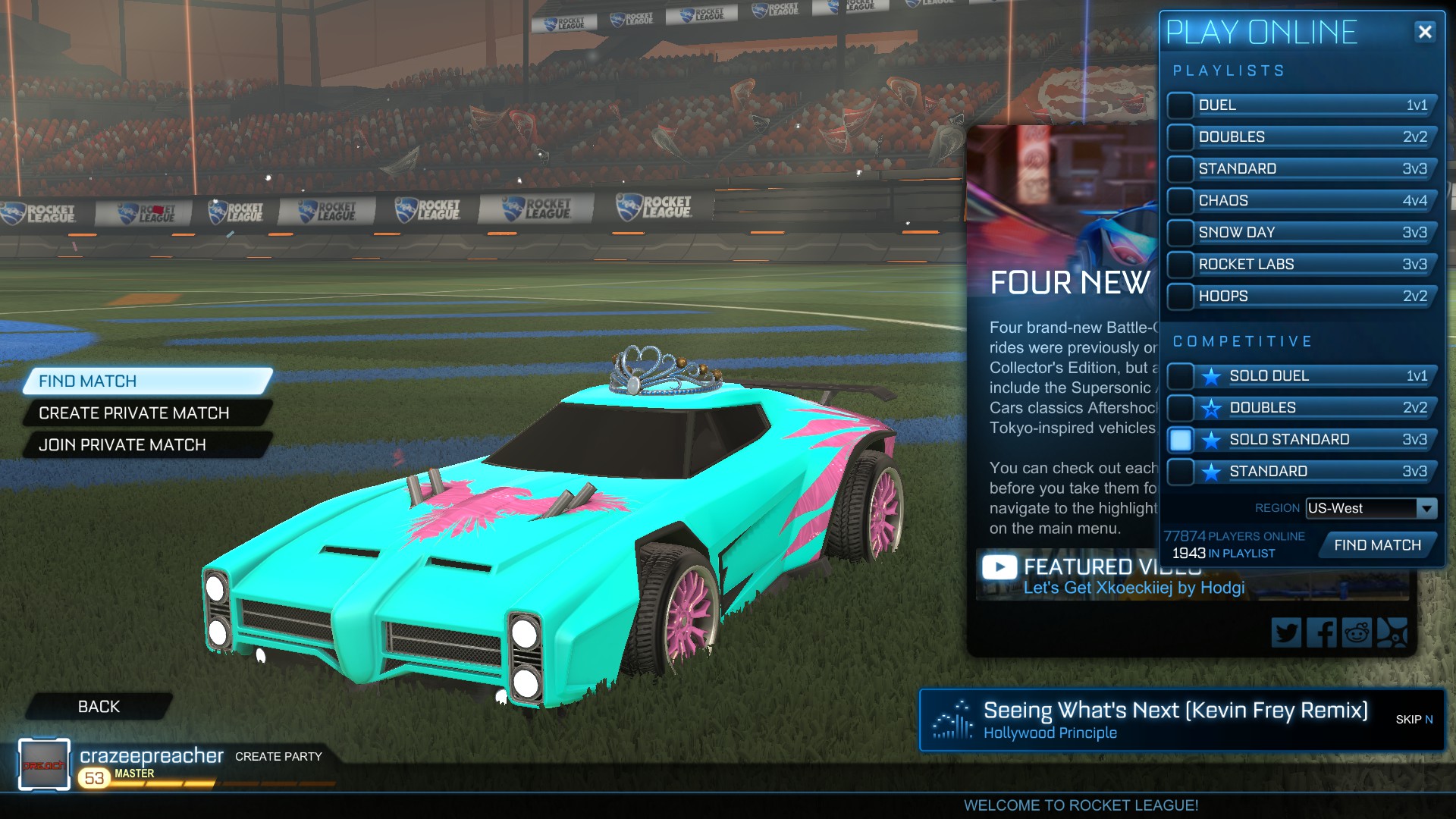Image resolution: width=1456 pixels, height=819 pixels.
Task: Enable the Chaos 4v4 playlist checkbox
Action: [1180, 200]
